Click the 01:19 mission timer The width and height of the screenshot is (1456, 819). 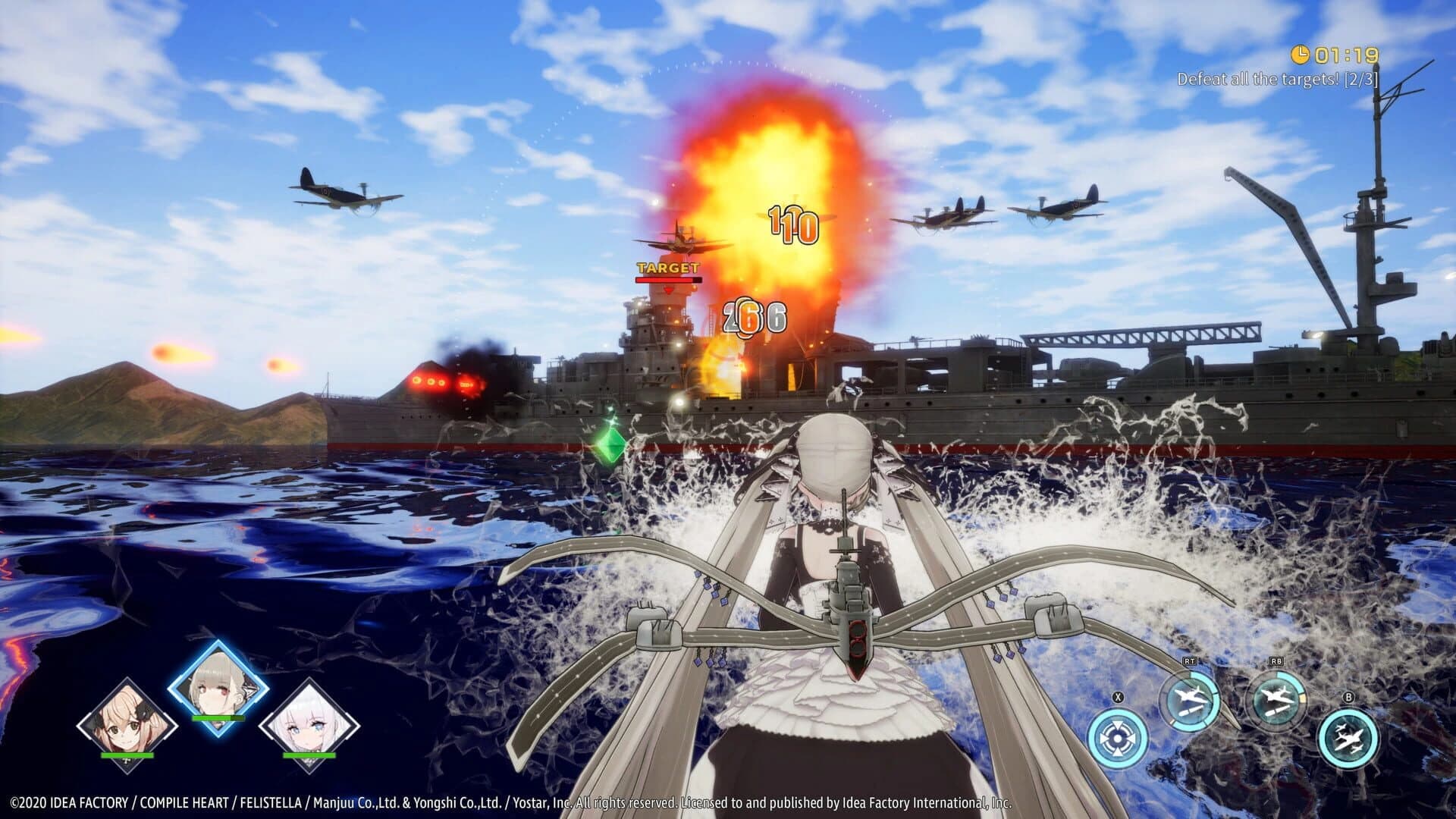pos(1345,55)
